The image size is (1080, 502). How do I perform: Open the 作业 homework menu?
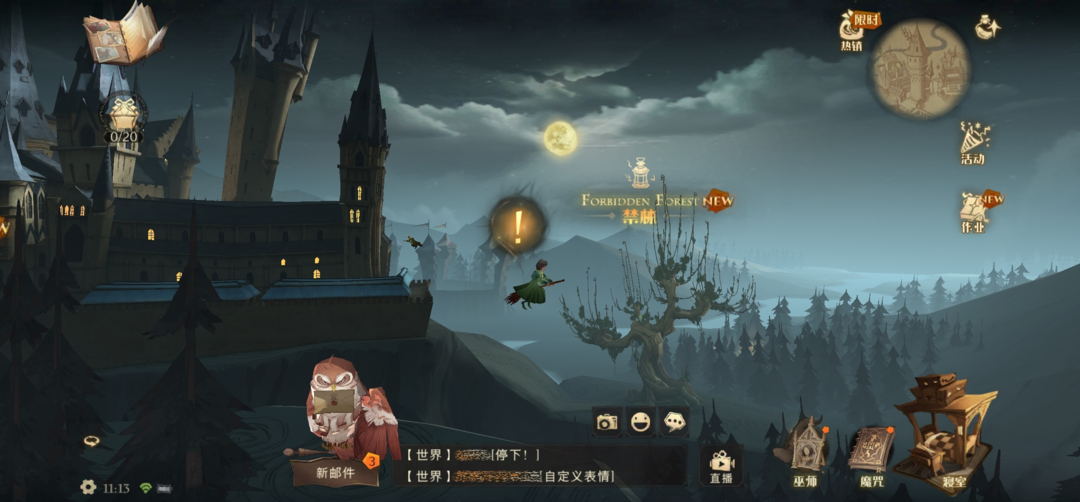974,210
